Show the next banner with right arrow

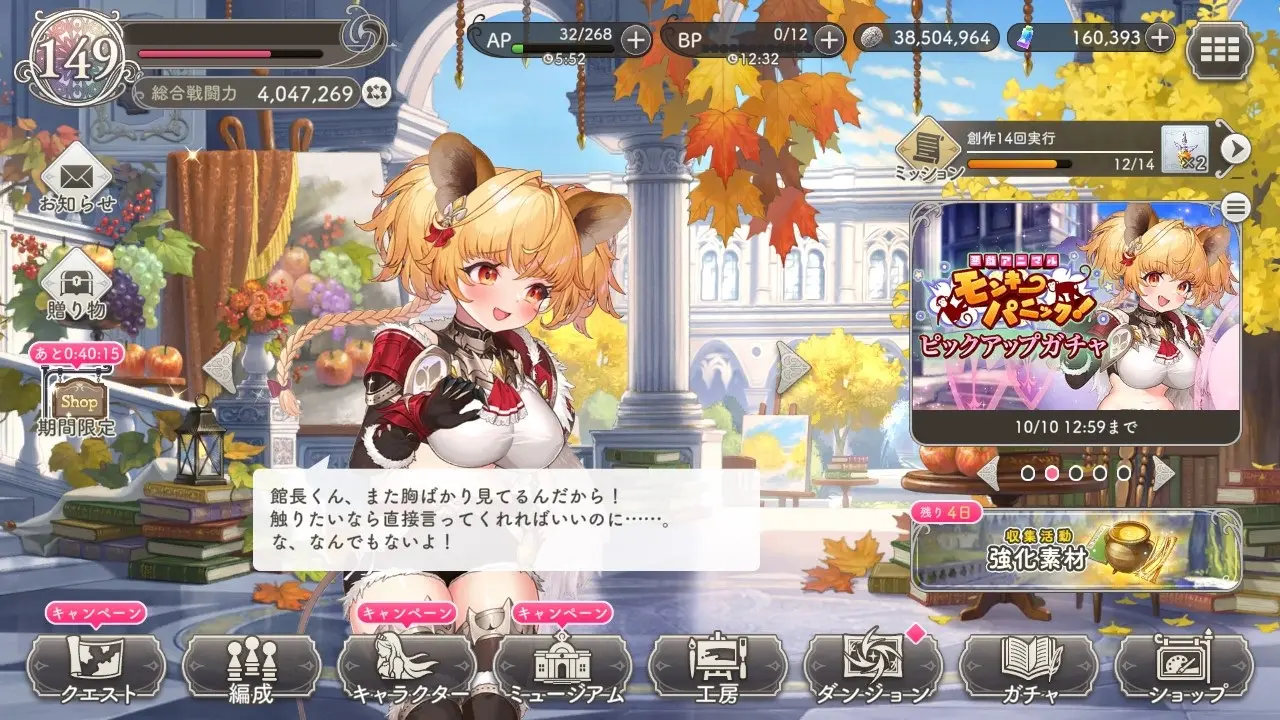[x=1162, y=472]
